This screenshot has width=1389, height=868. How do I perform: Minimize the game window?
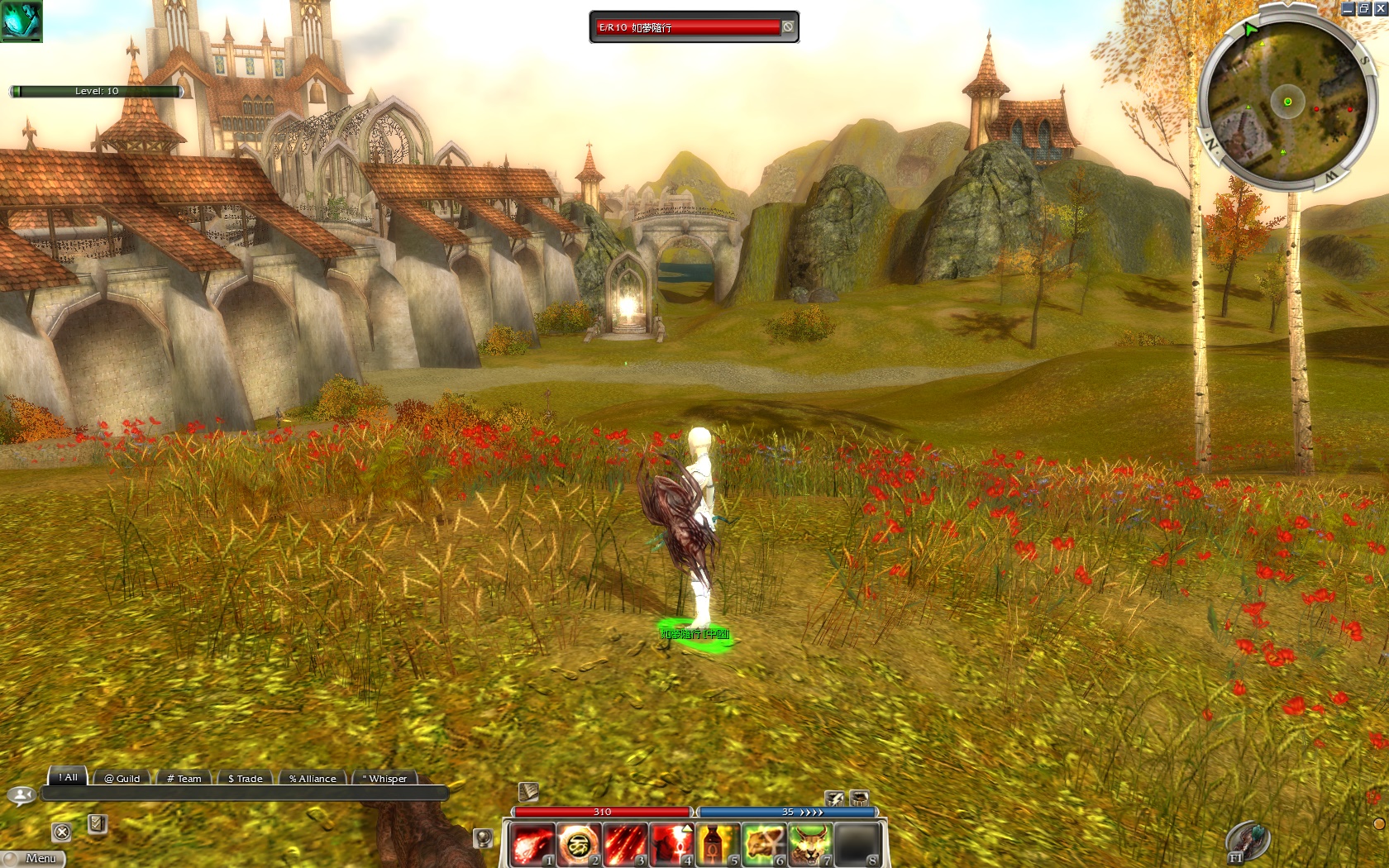click(1348, 8)
